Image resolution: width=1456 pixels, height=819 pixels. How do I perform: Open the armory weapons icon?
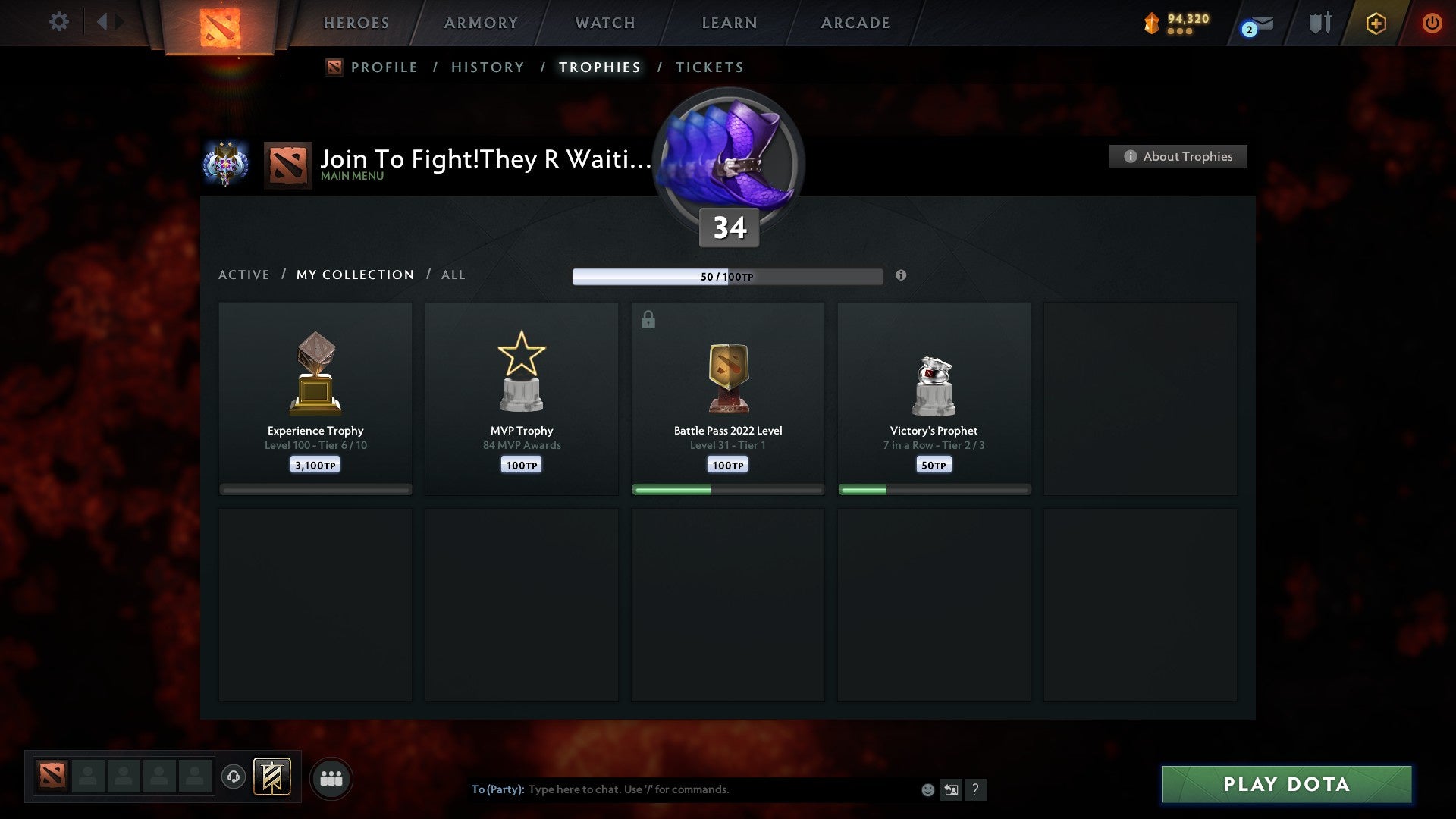click(1319, 22)
